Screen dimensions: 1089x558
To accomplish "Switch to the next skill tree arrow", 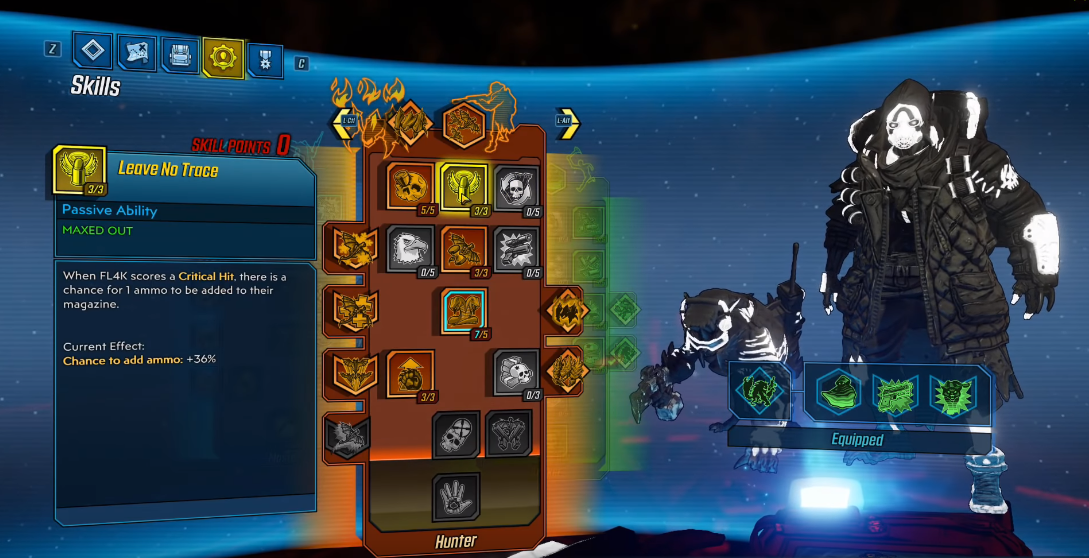I will (567, 122).
